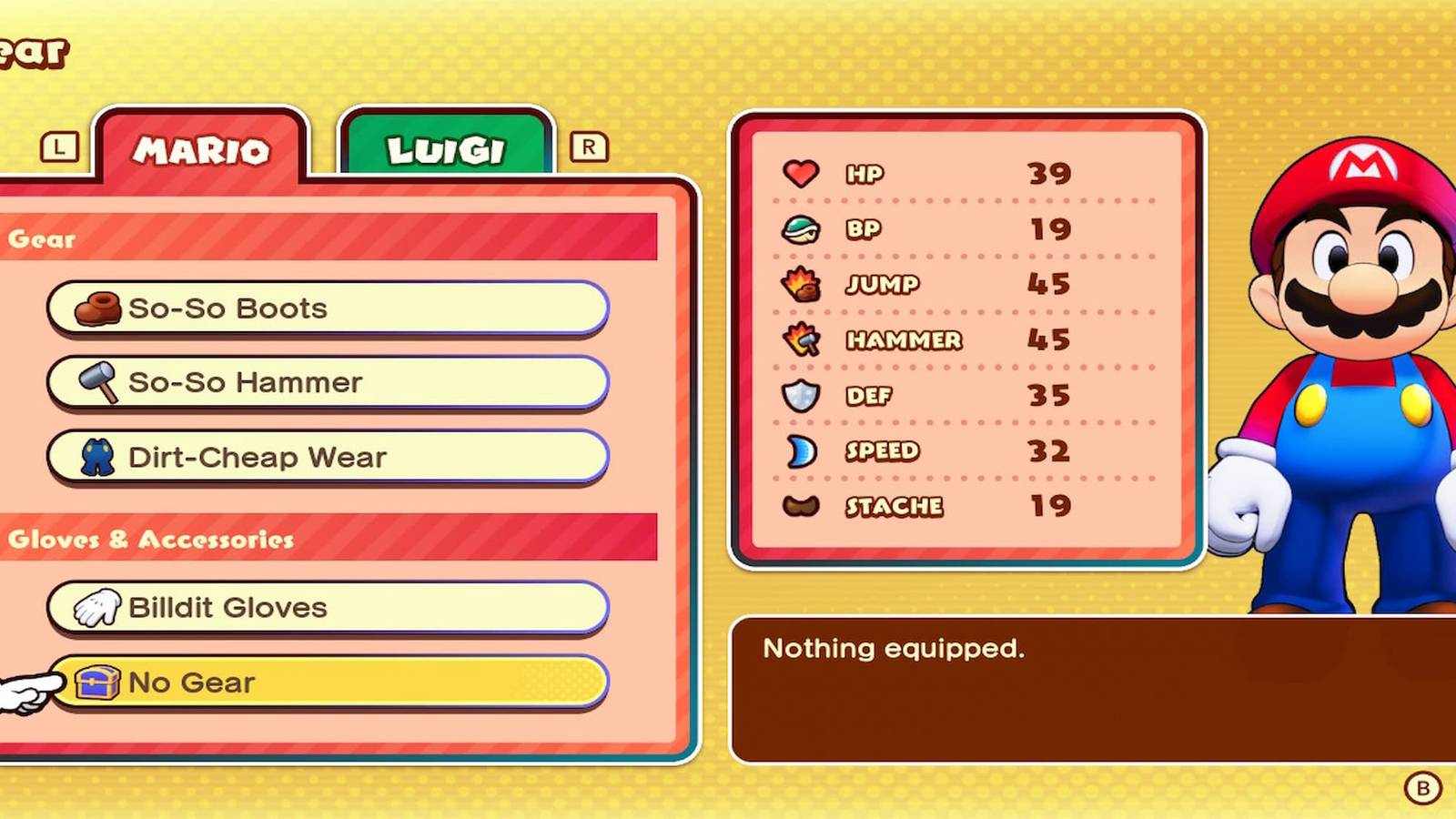
Task: Click the heart HP stat icon
Action: 802,173
